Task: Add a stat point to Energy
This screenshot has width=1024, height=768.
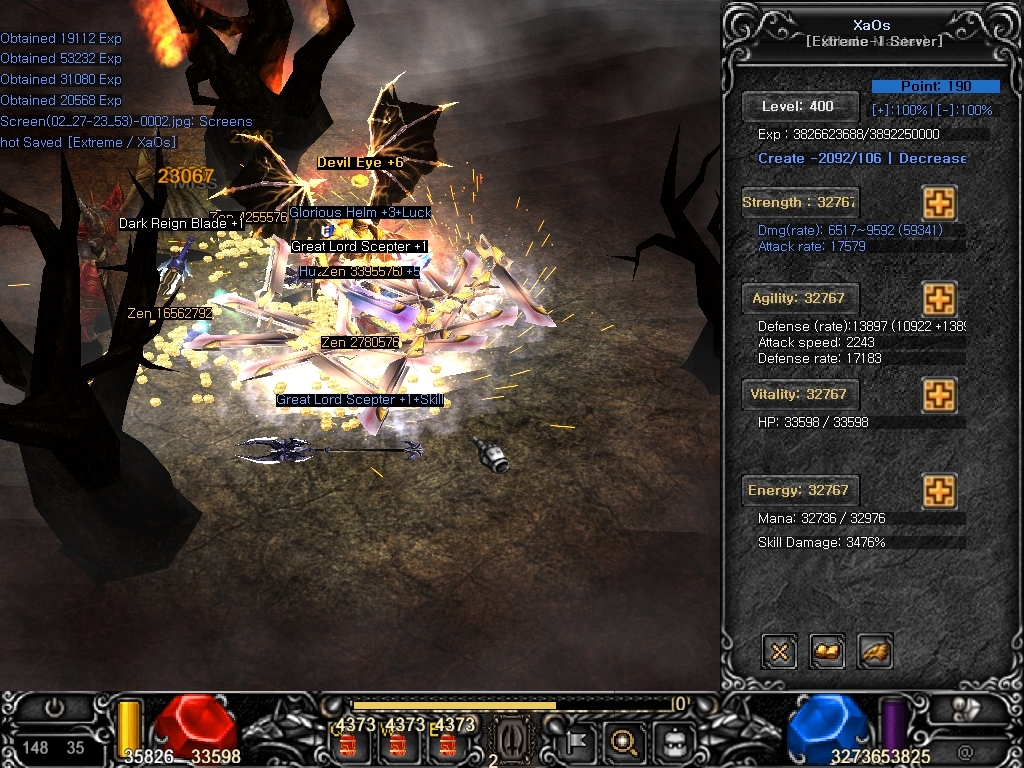Action: 938,491
